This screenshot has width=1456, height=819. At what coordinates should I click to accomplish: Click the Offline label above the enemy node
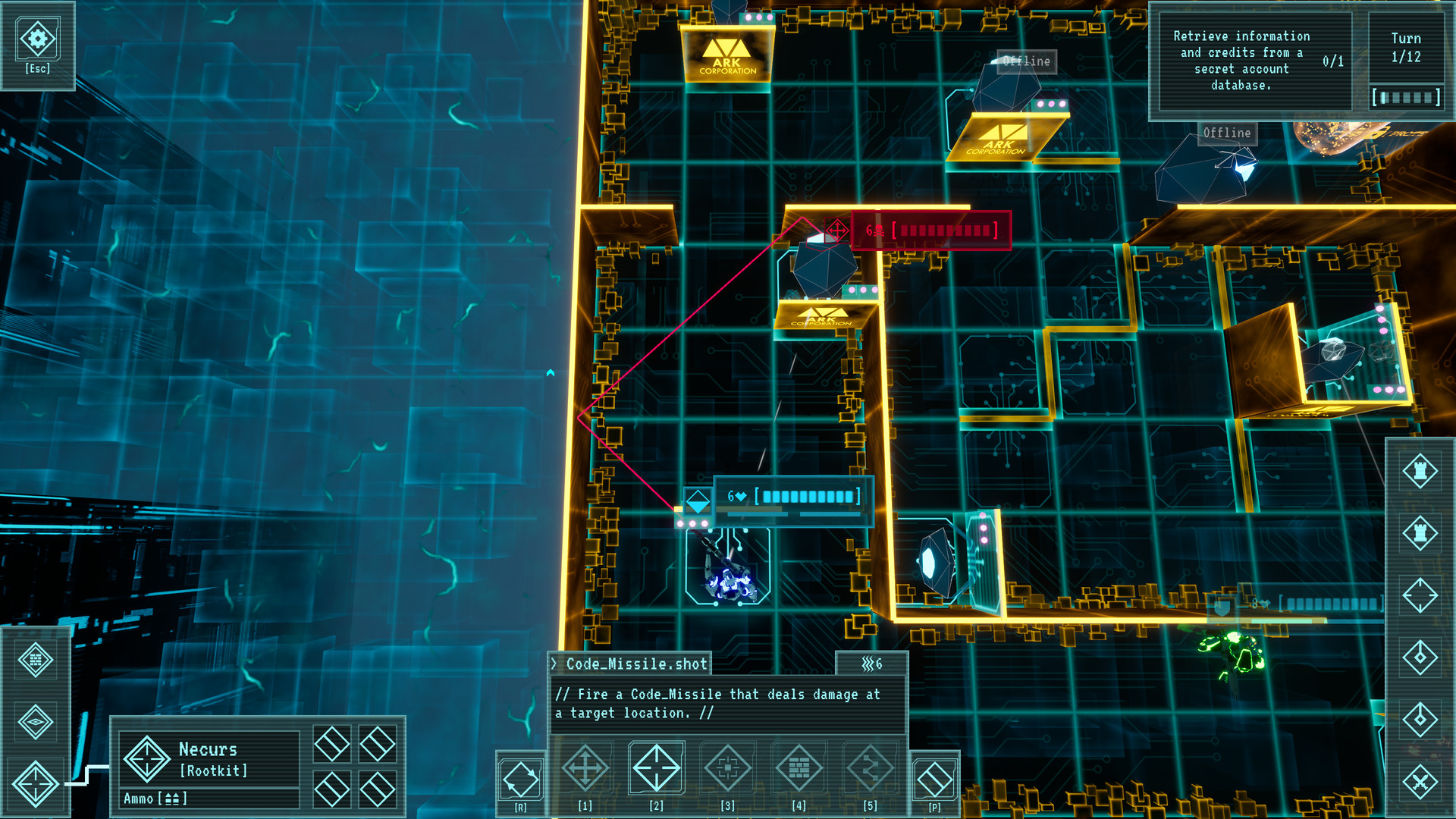coord(1025,61)
